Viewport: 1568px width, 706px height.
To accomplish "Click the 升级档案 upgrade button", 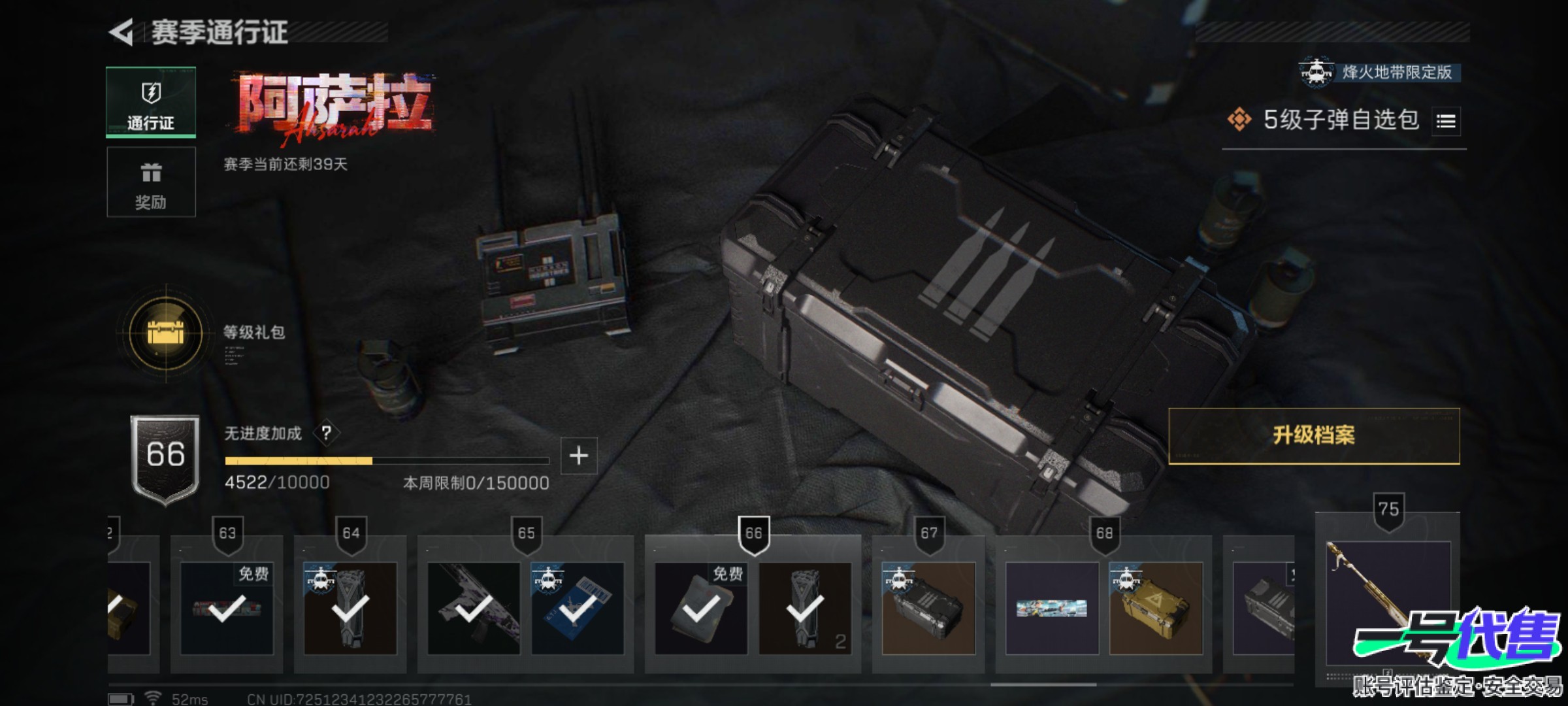I will click(1314, 436).
